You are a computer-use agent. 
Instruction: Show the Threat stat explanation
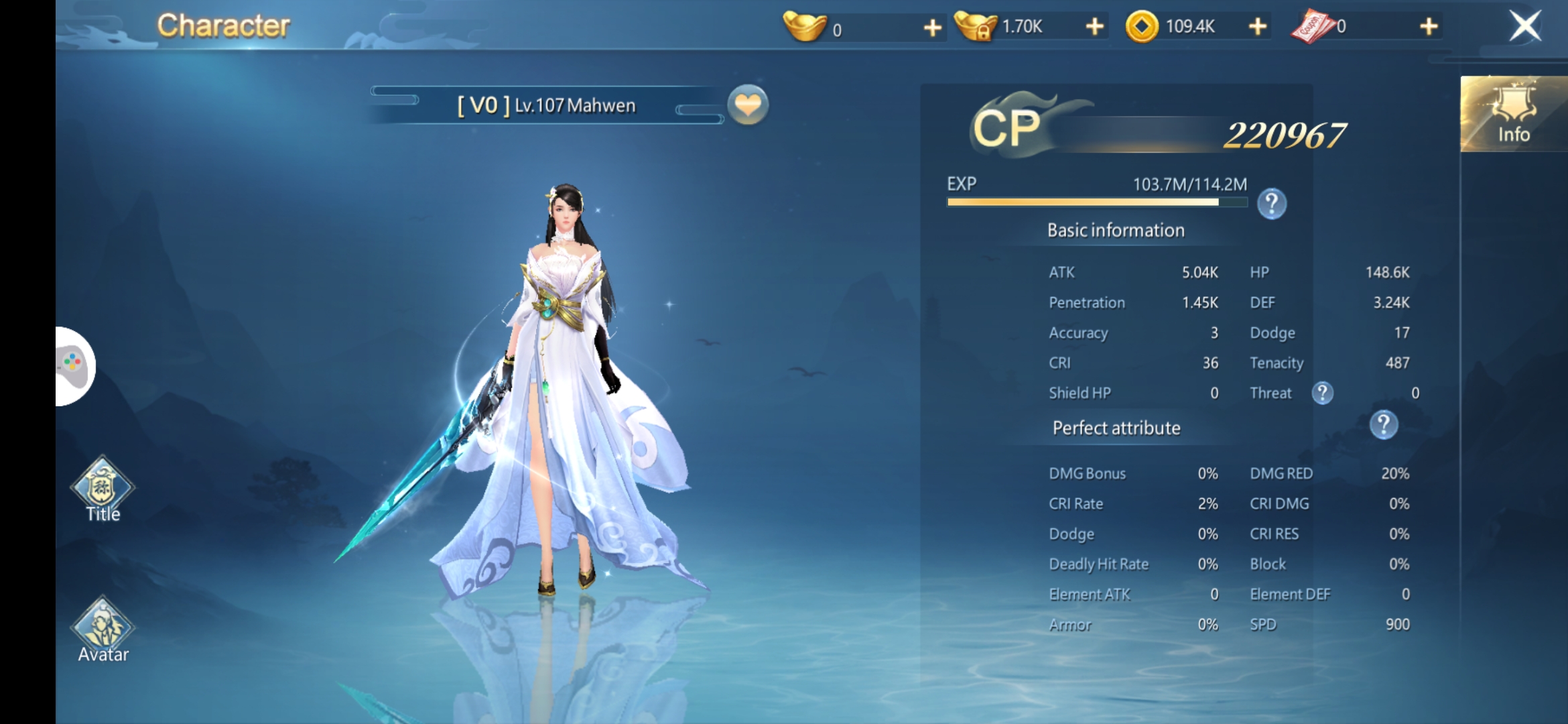[x=1322, y=393]
